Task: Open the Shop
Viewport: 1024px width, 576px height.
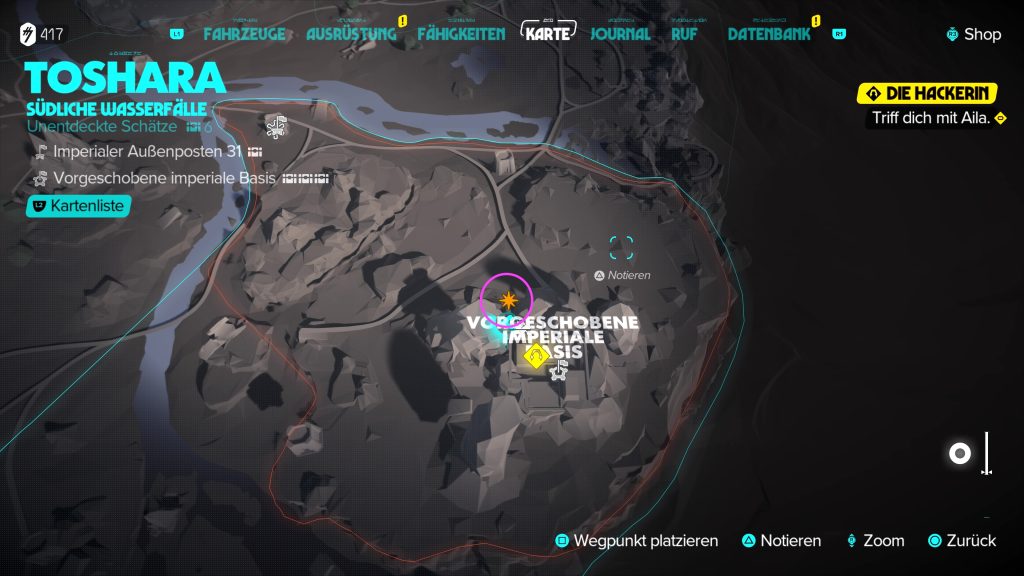Action: click(973, 34)
